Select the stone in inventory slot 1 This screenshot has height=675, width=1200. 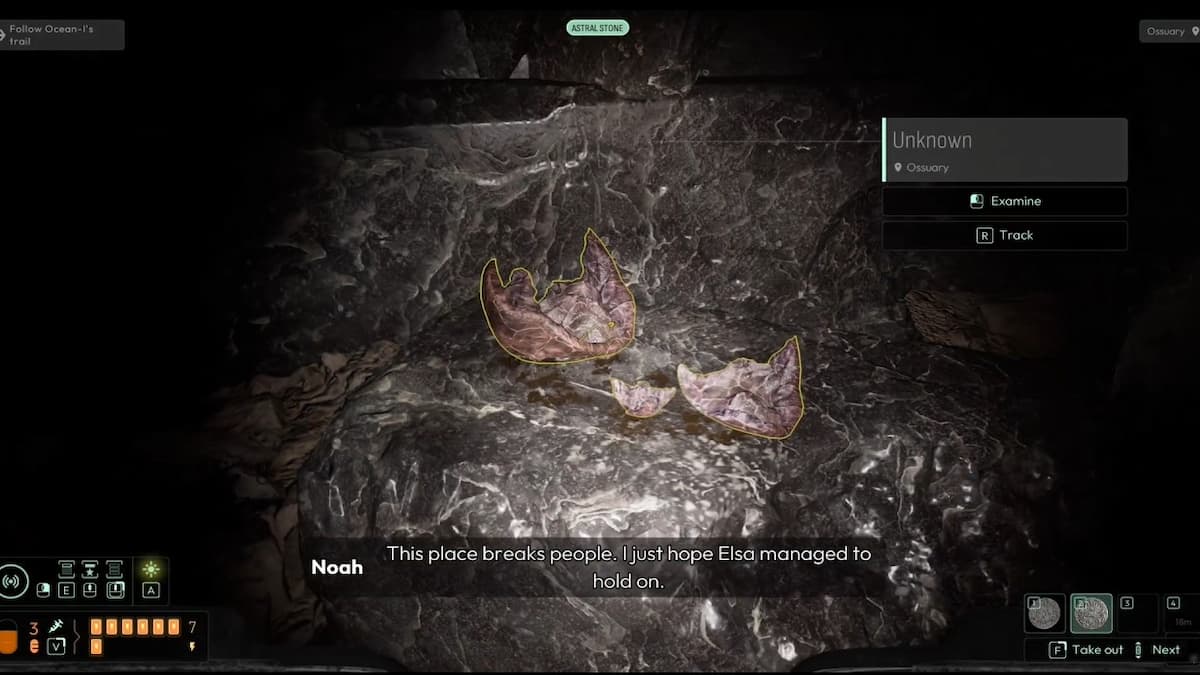tap(1044, 613)
